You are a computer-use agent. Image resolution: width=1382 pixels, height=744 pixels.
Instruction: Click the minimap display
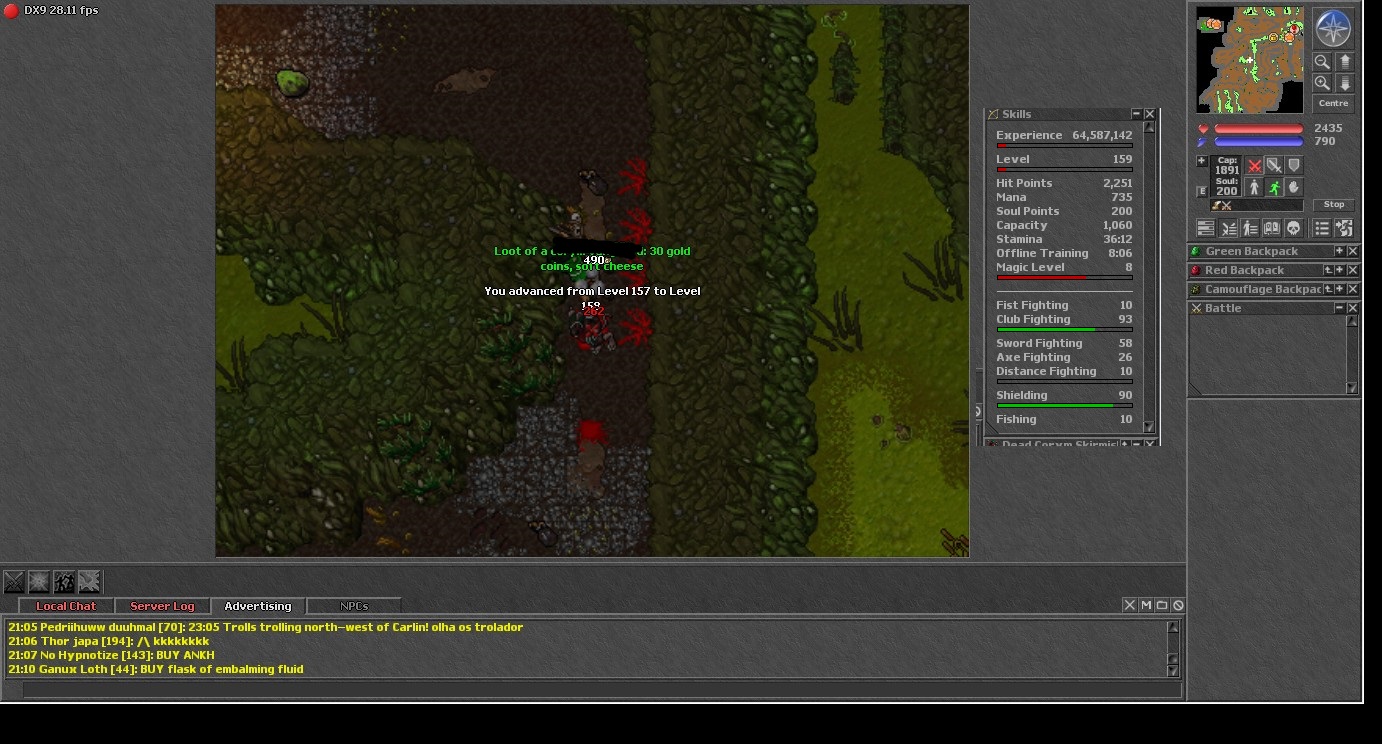(x=1250, y=60)
